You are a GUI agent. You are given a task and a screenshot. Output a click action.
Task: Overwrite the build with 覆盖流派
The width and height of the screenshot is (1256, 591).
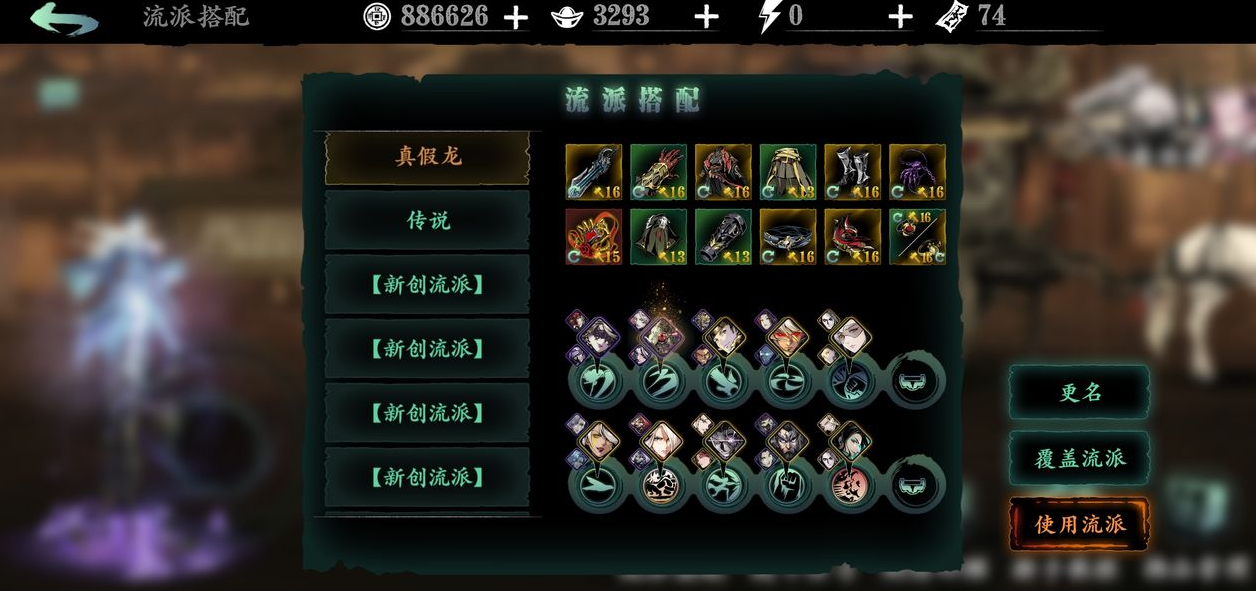(1079, 458)
